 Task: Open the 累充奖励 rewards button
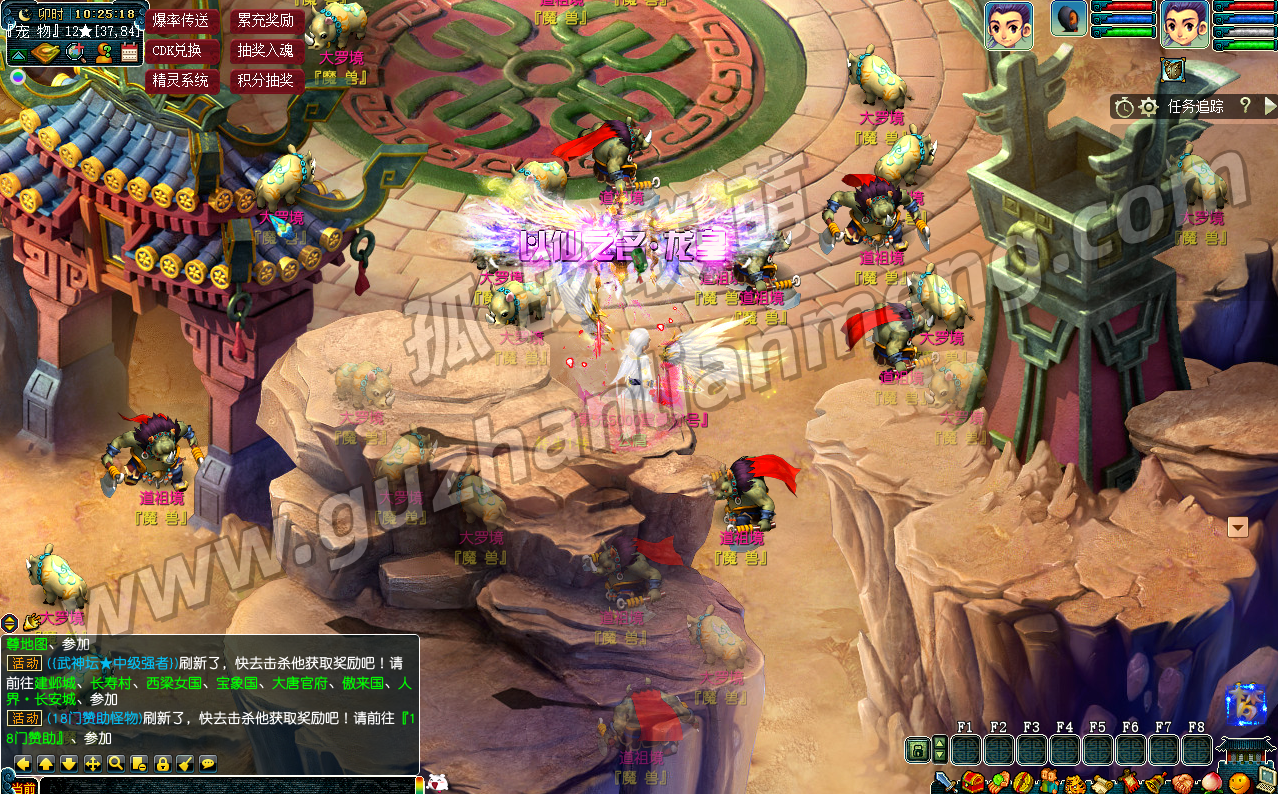266,20
